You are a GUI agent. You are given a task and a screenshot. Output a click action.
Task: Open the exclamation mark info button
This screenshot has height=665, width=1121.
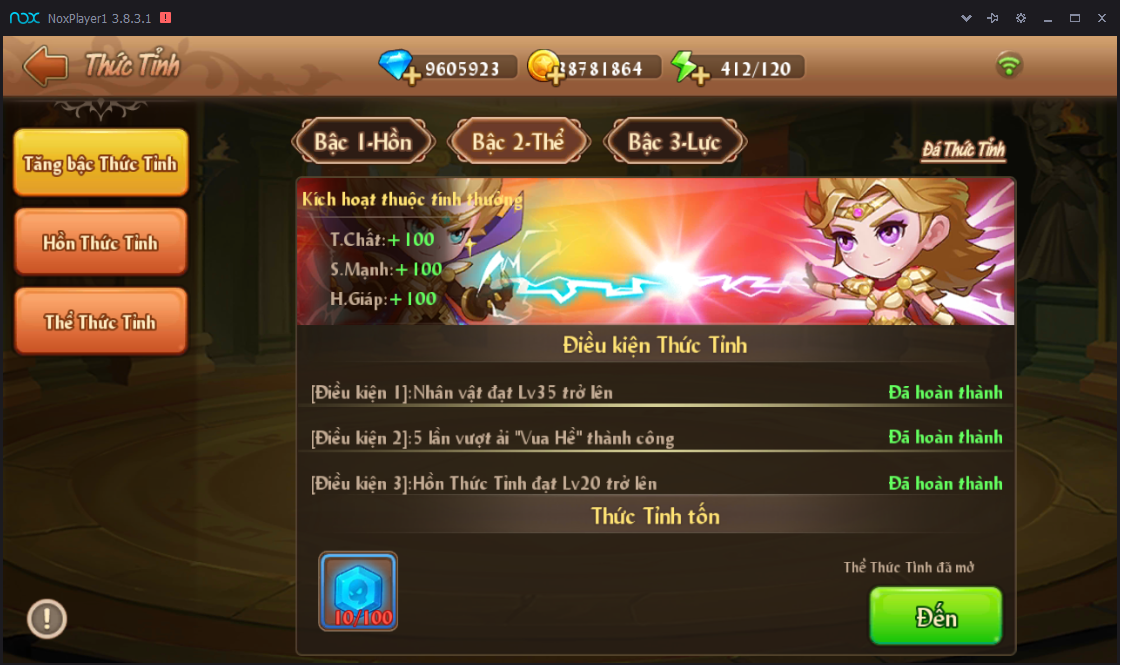47,618
